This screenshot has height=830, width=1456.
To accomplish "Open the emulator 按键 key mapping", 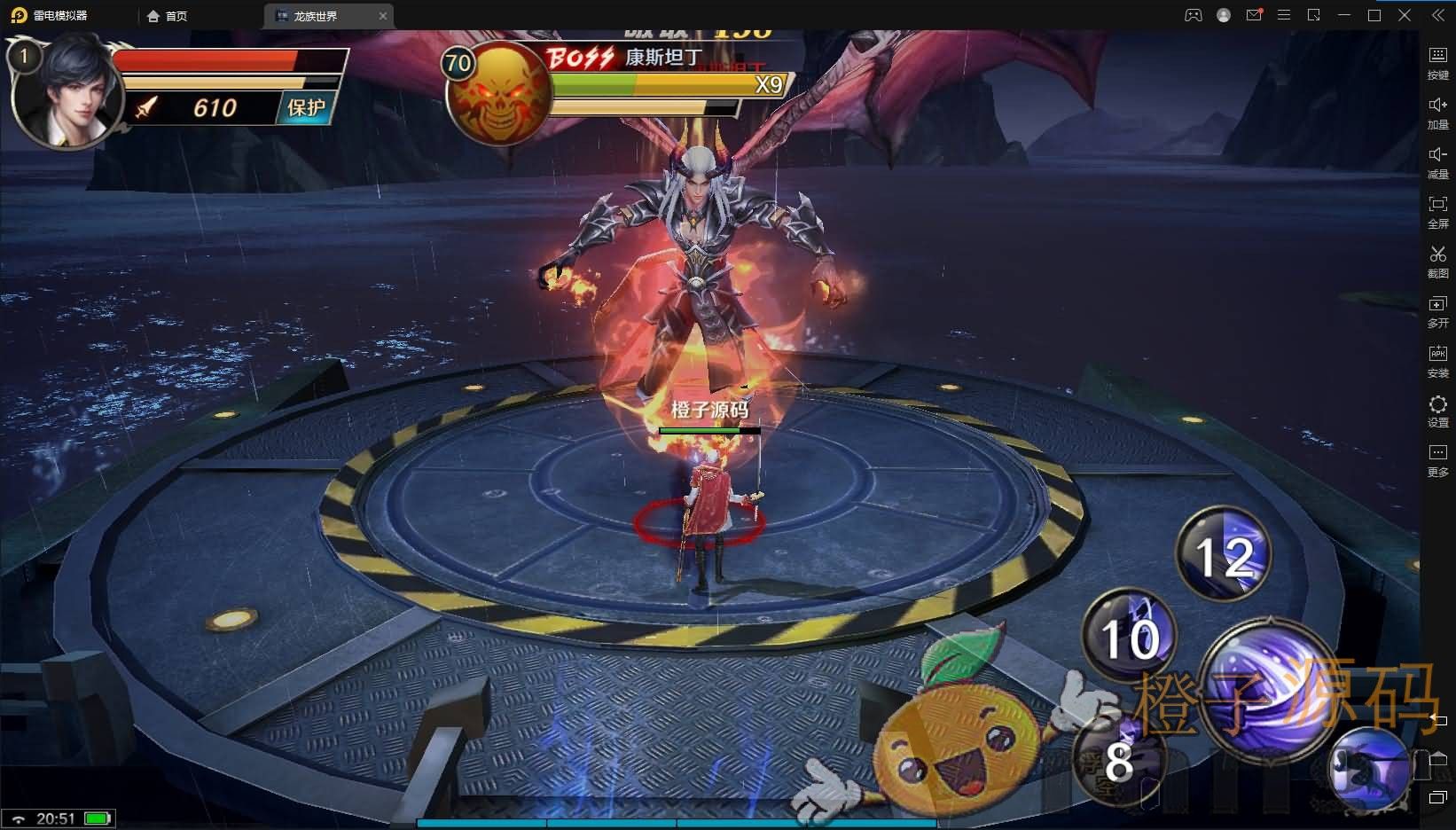I will (x=1437, y=62).
